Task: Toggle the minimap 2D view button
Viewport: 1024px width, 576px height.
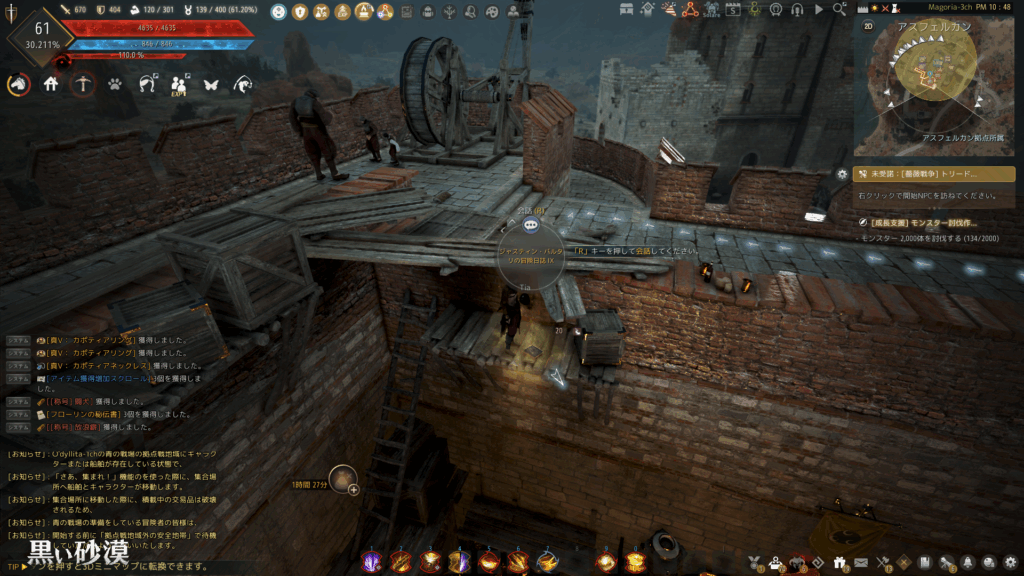Action: (x=868, y=26)
